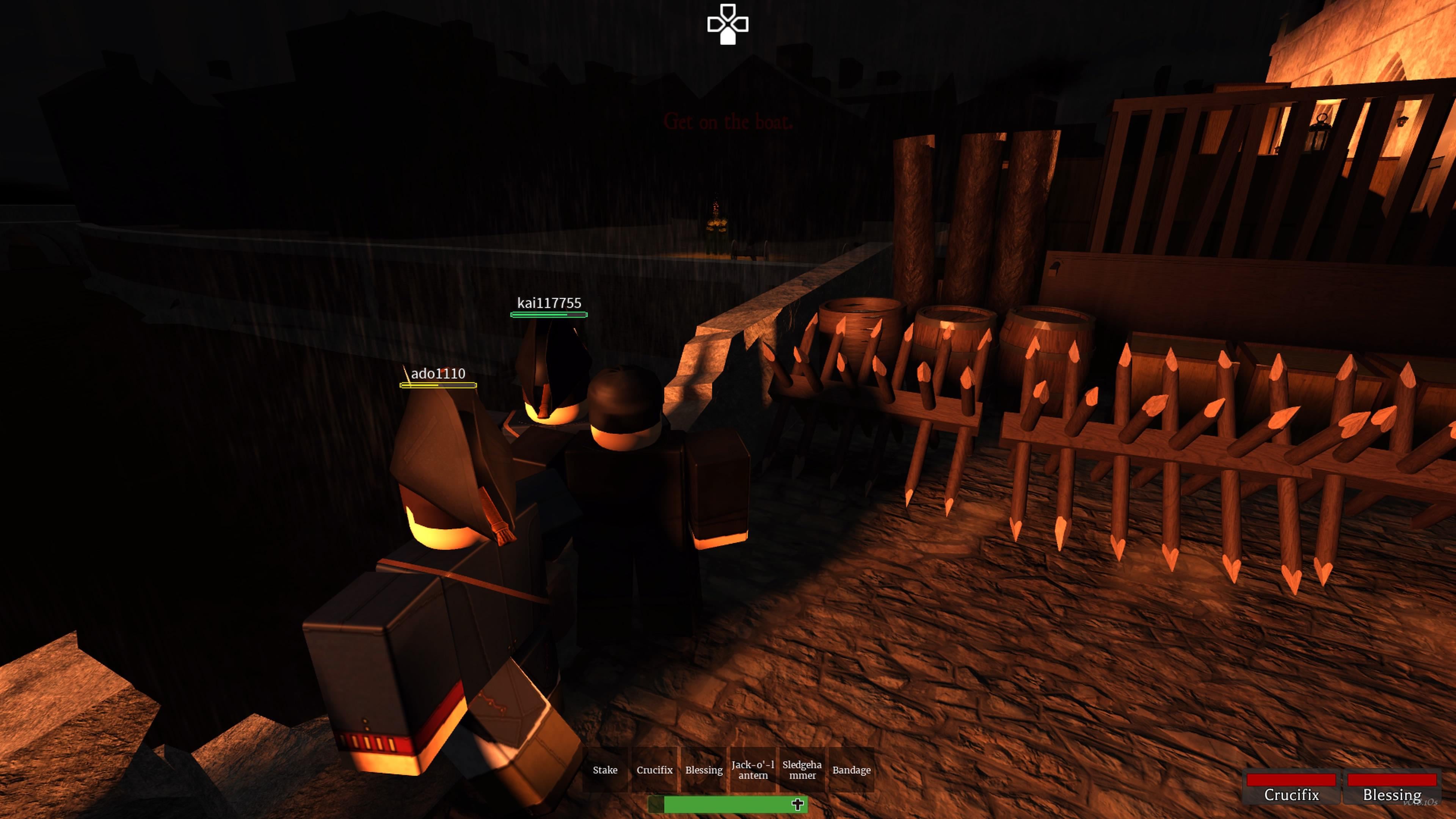This screenshot has width=1456, height=819.
Task: Select the Blessing item slot
Action: pos(704,770)
